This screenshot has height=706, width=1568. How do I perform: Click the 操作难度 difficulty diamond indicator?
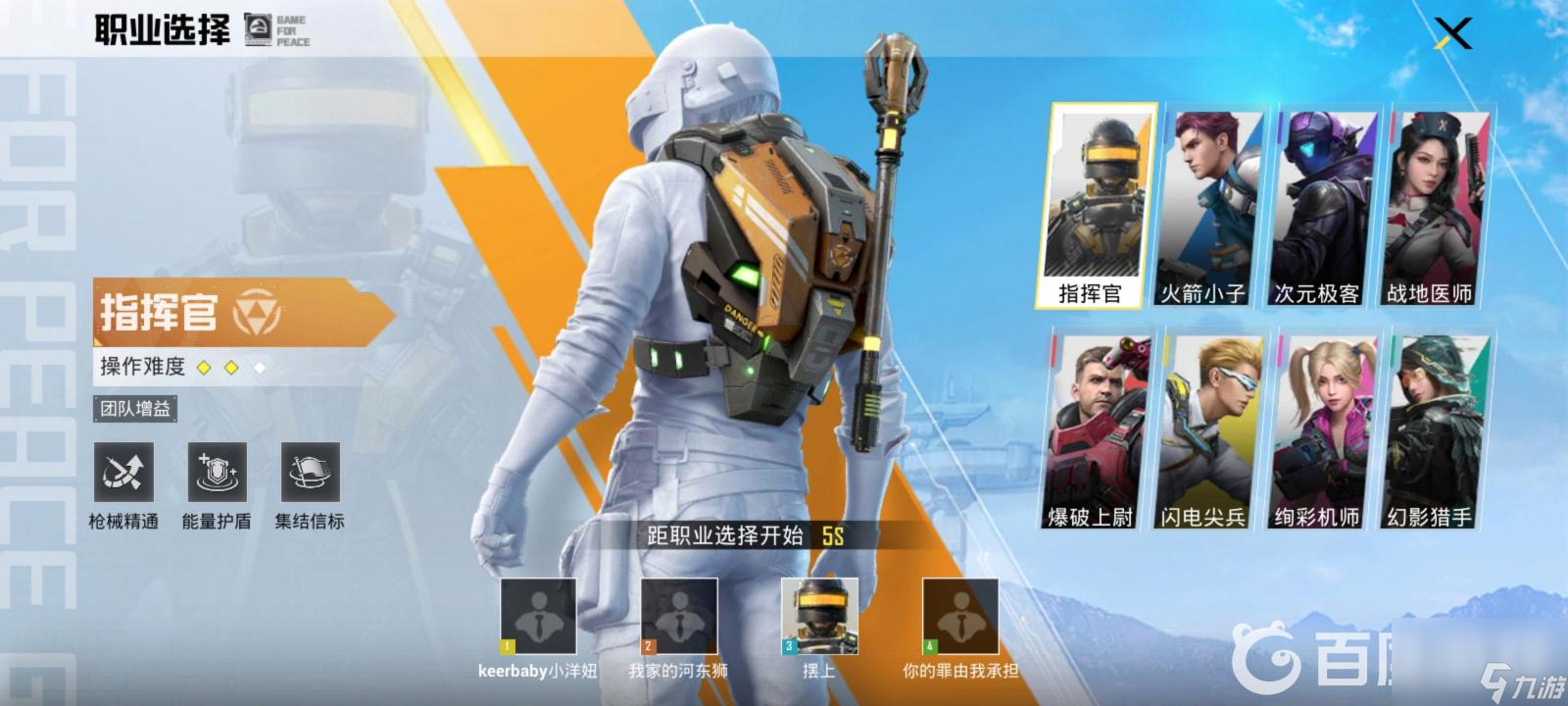(x=229, y=367)
